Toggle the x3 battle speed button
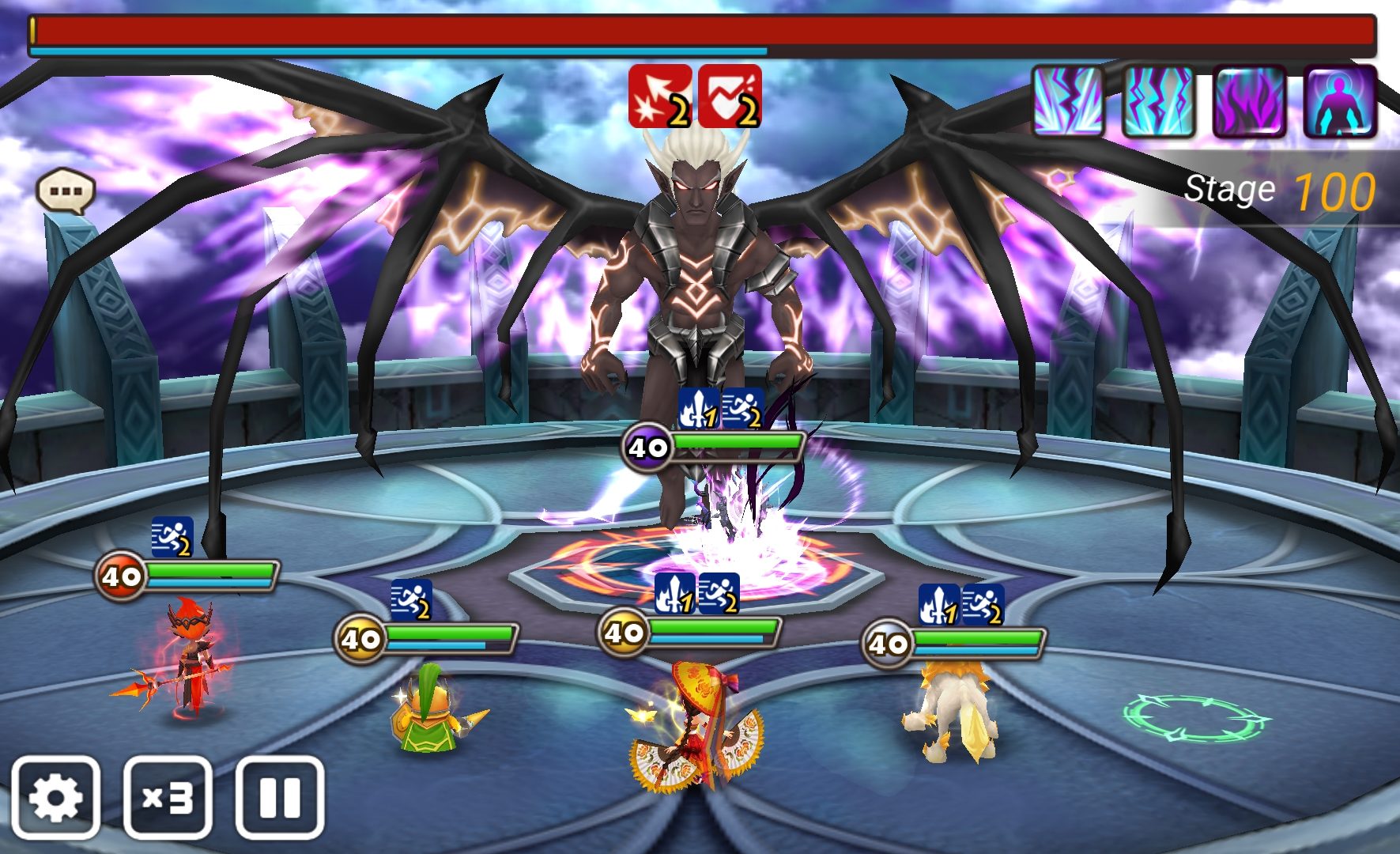The height and width of the screenshot is (854, 1400). pyautogui.click(x=168, y=797)
